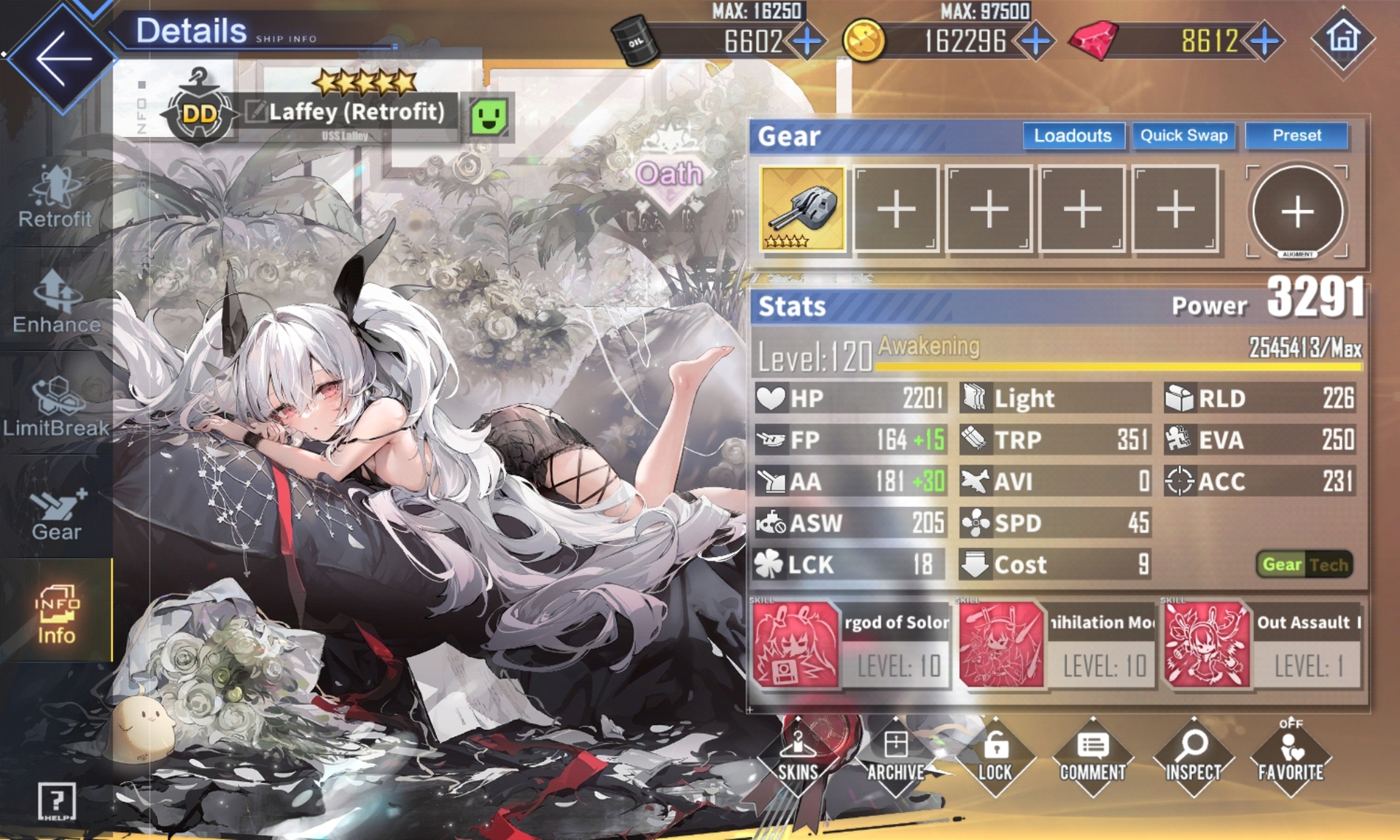Open the Skins menu
This screenshot has height=840, width=1400.
pyautogui.click(x=798, y=757)
